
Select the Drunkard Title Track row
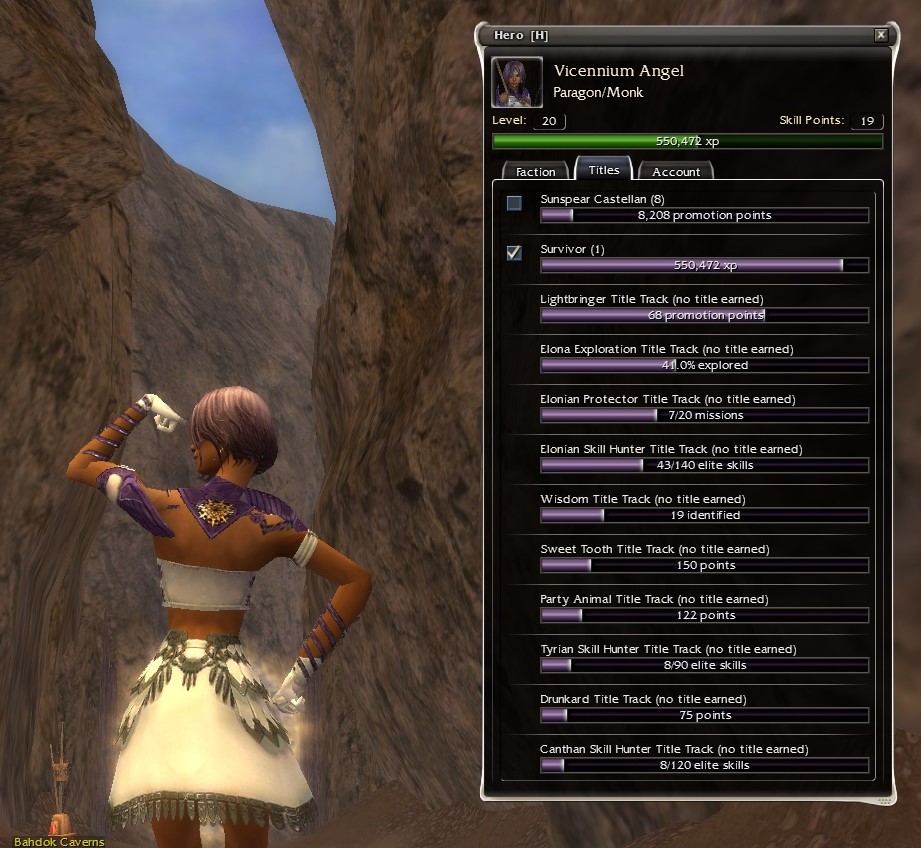(x=704, y=708)
